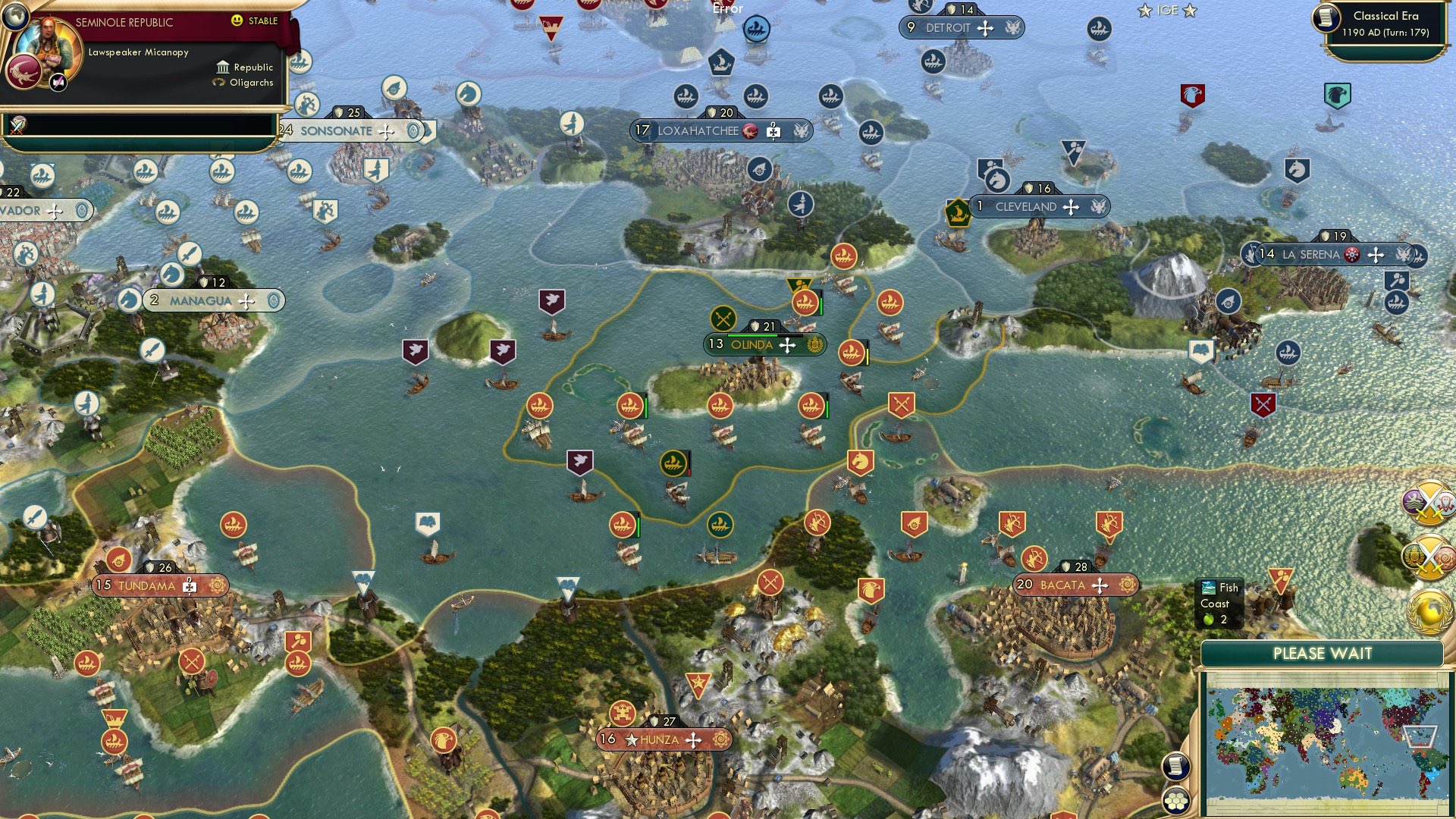Click the faith purchase icon on Loxahatchee's banner
The height and width of the screenshot is (819, 1456).
click(773, 130)
